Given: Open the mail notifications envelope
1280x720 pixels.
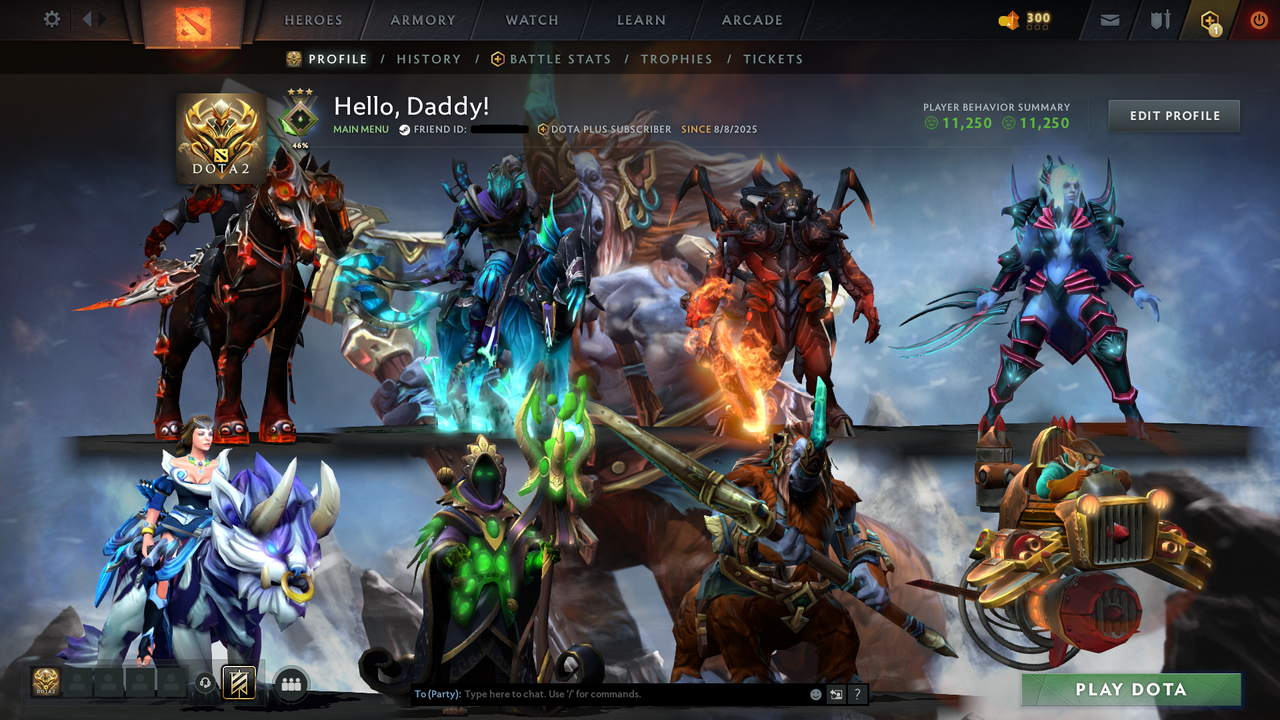Looking at the screenshot, I should click(x=1109, y=19).
